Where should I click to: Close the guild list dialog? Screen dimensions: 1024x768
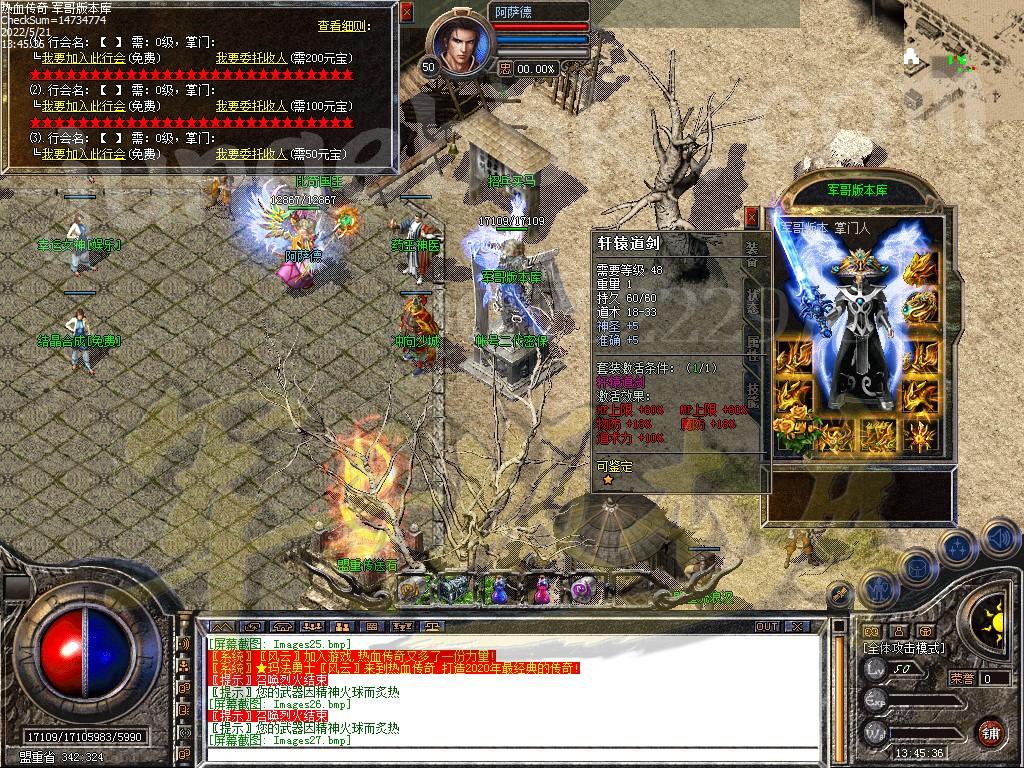(x=406, y=12)
